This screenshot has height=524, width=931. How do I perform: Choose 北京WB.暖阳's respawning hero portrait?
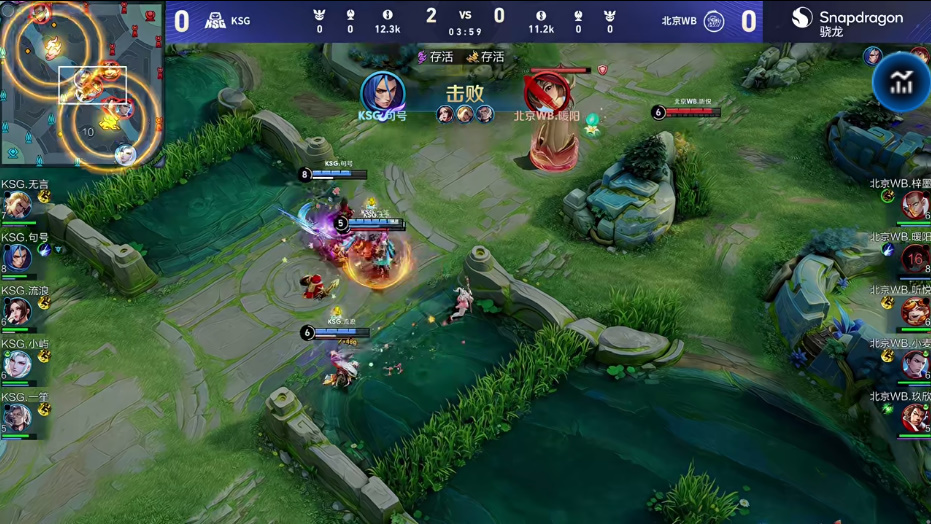pyautogui.click(x=914, y=258)
